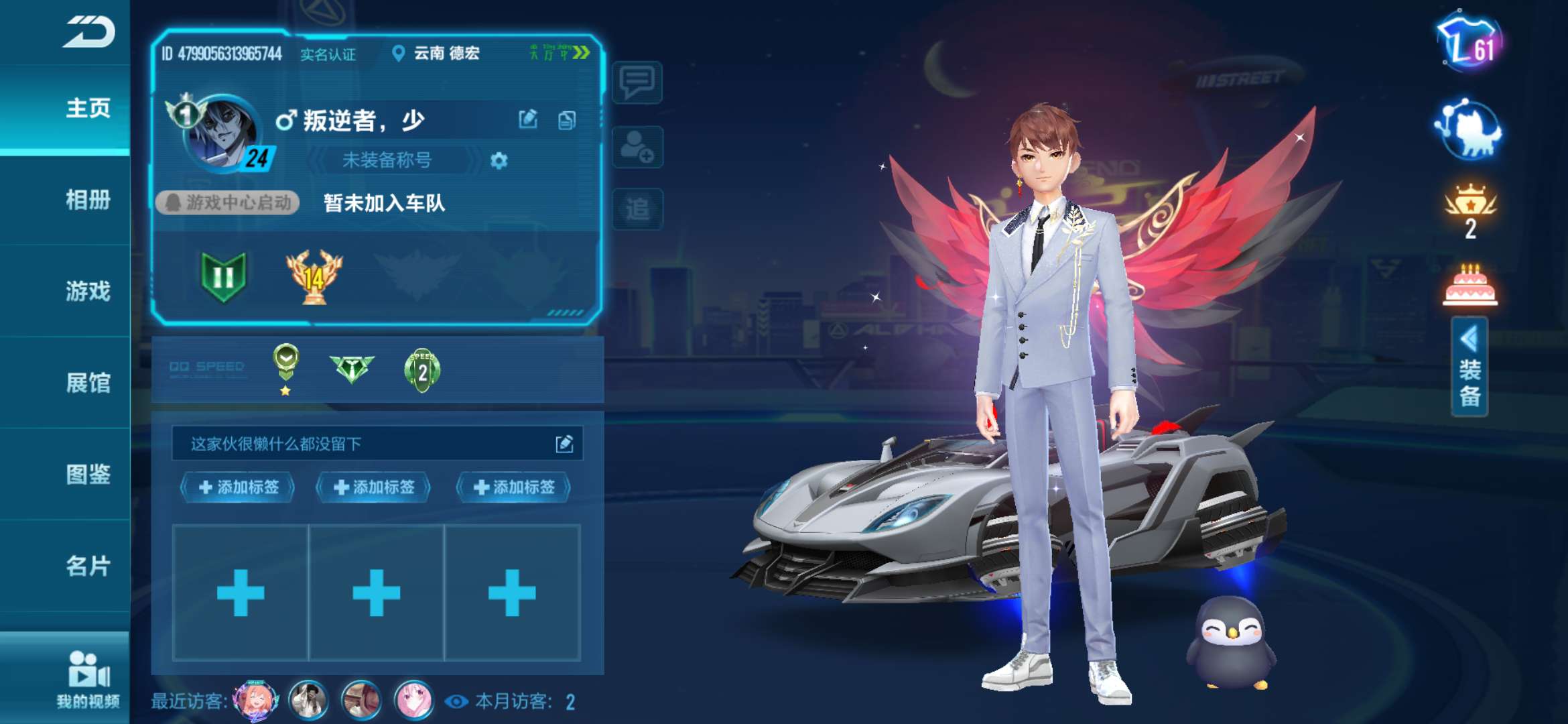Screen dimensions: 1568x724
Task: Edit nickname with the pencil icon
Action: click(x=529, y=117)
